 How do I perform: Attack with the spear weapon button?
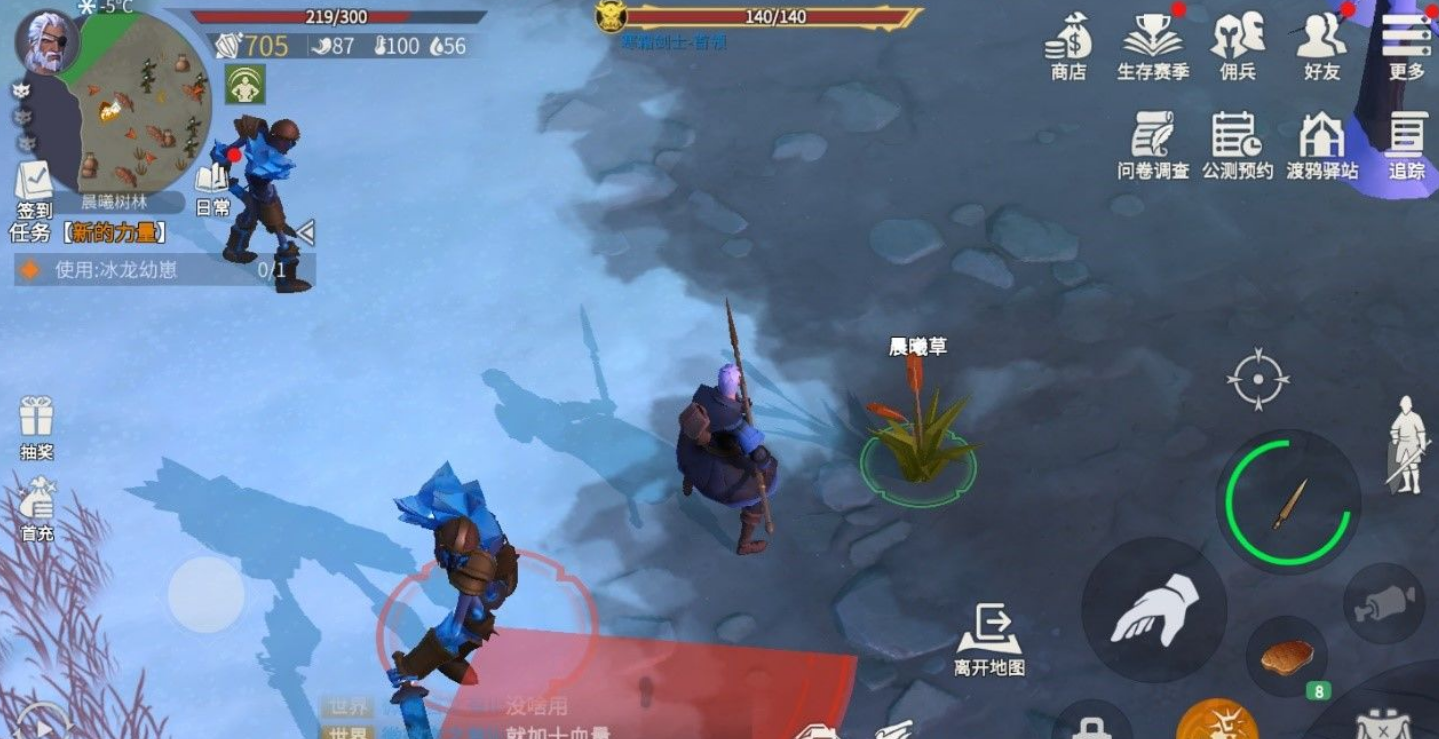tap(1288, 502)
